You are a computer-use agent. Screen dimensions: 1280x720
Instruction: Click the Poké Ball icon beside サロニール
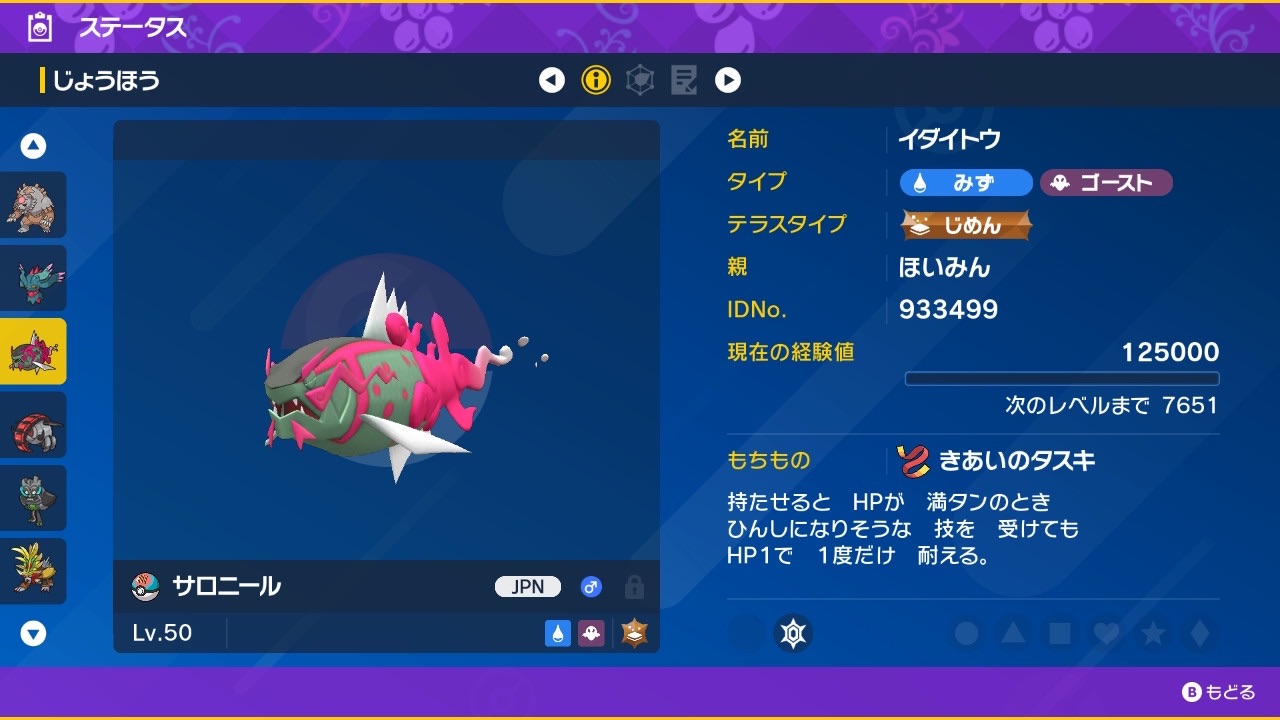(142, 587)
